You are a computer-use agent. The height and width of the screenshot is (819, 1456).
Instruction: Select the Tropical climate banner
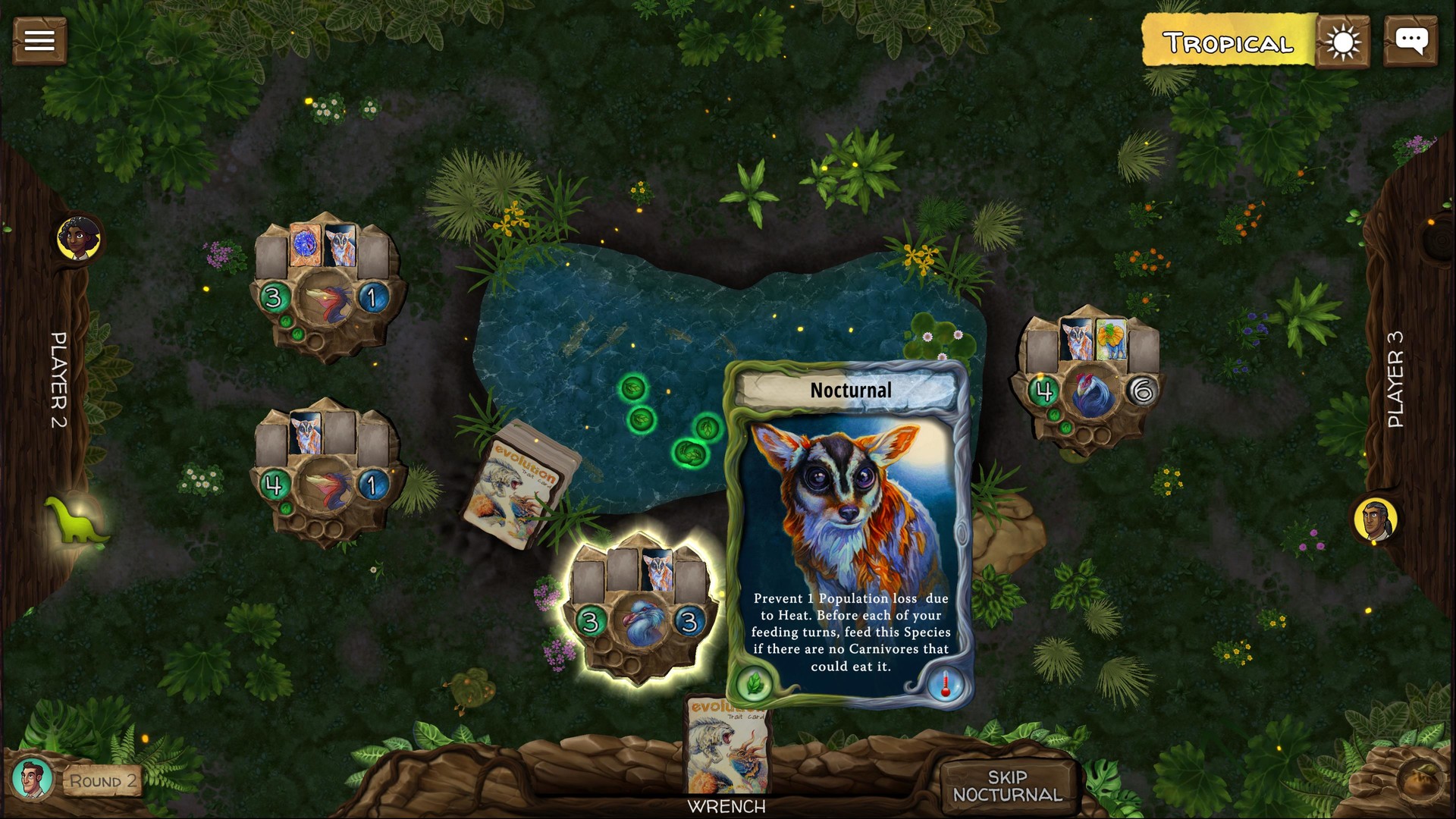1222,42
